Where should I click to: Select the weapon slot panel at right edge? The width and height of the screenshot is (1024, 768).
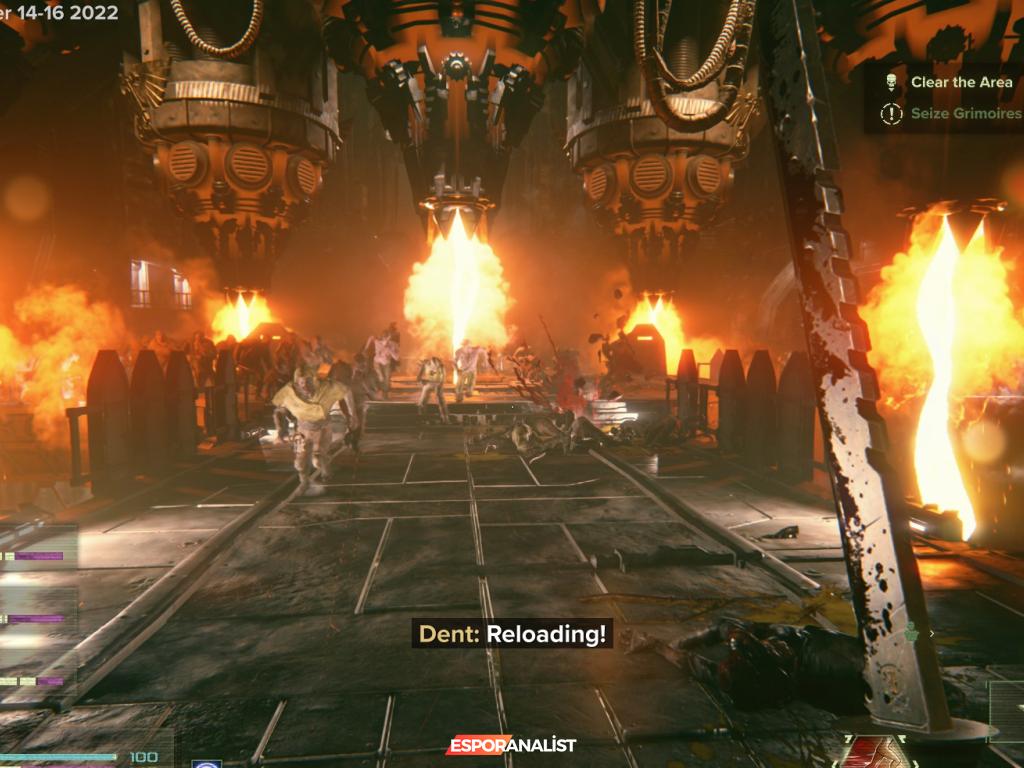coord(1006,703)
